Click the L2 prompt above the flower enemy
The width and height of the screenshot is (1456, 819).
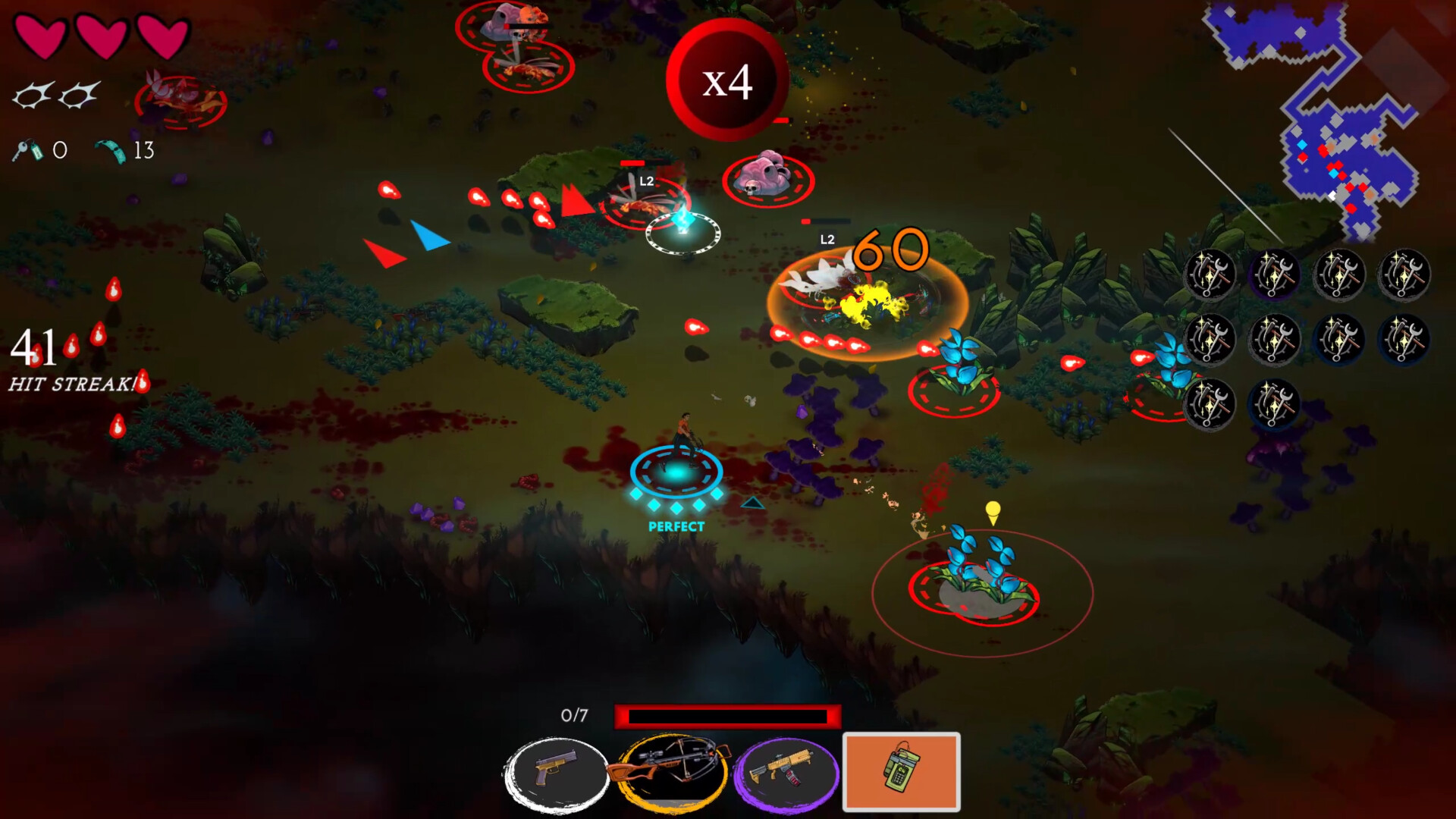(x=827, y=239)
